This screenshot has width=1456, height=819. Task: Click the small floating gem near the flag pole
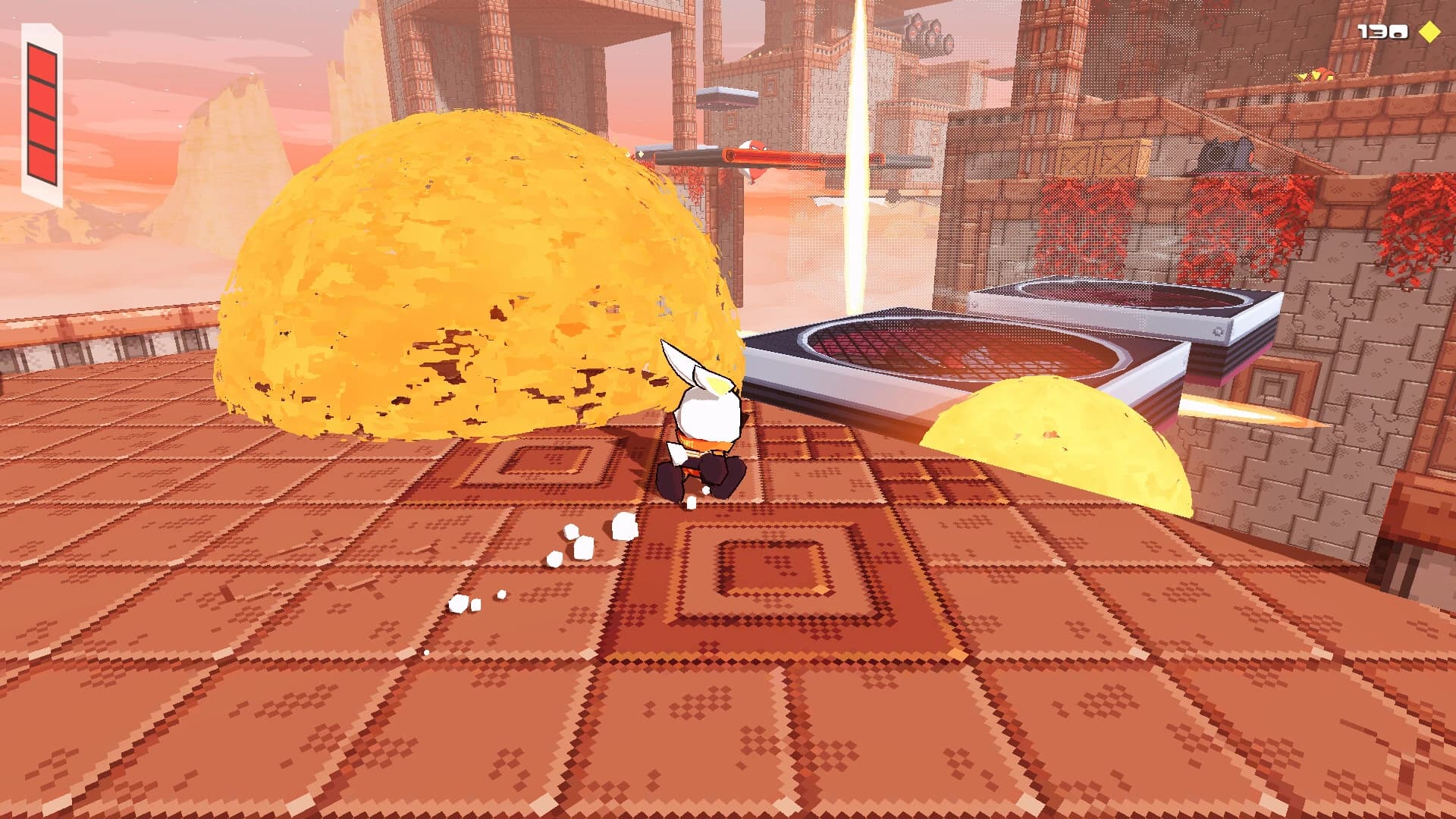(x=641, y=155)
